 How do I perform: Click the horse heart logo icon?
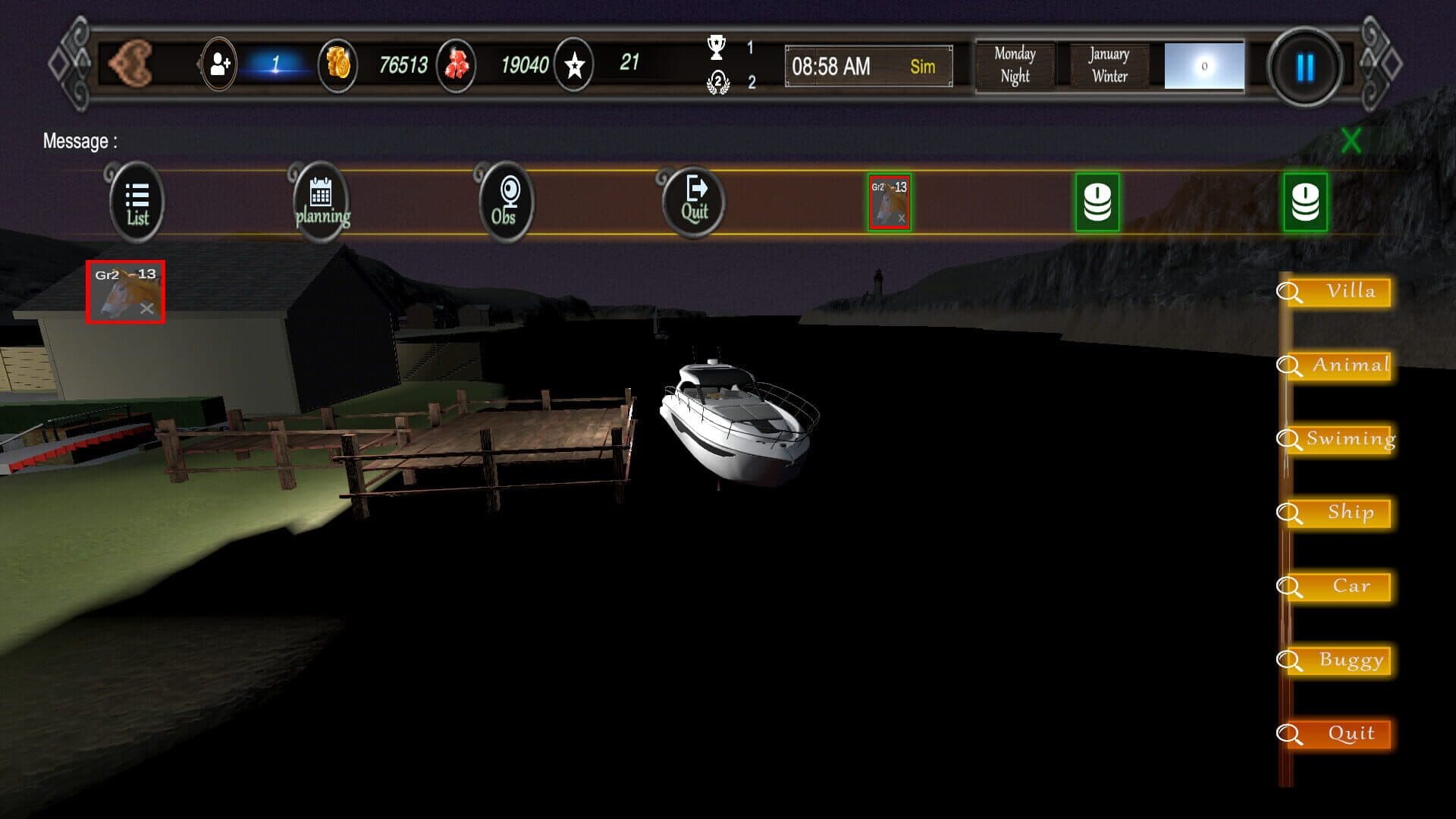click(130, 63)
